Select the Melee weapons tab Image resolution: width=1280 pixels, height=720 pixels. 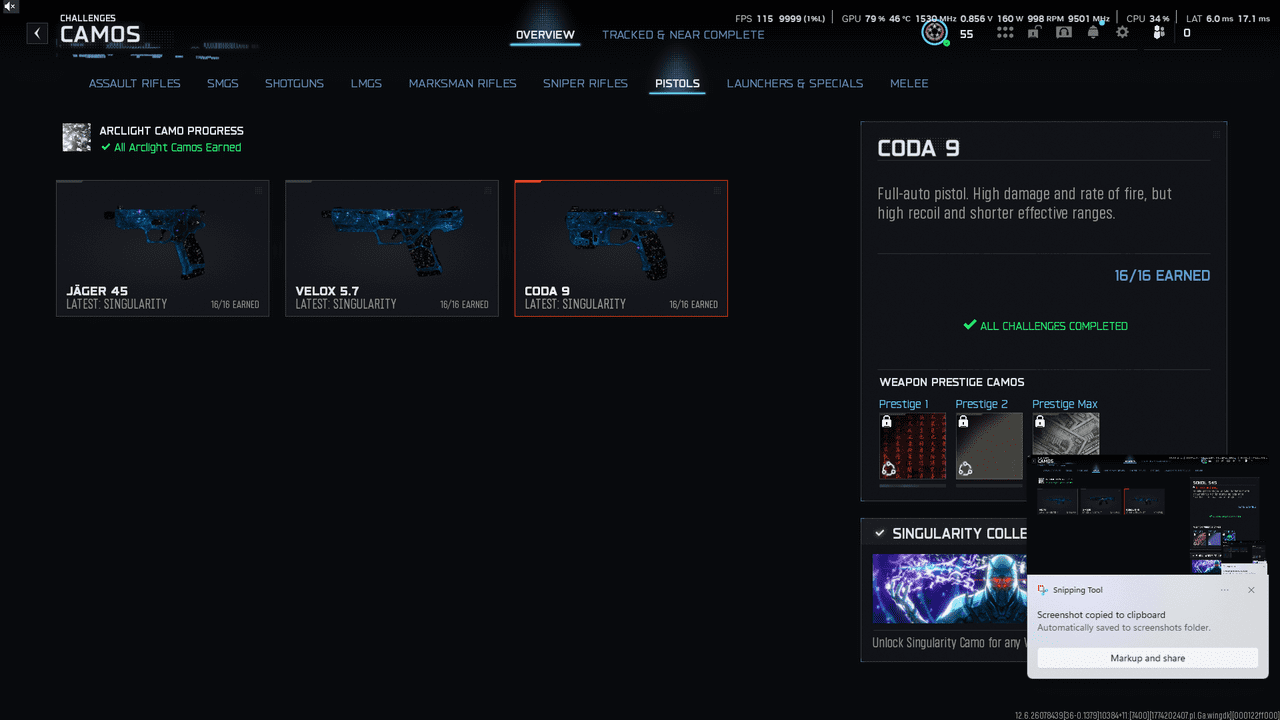[908, 84]
